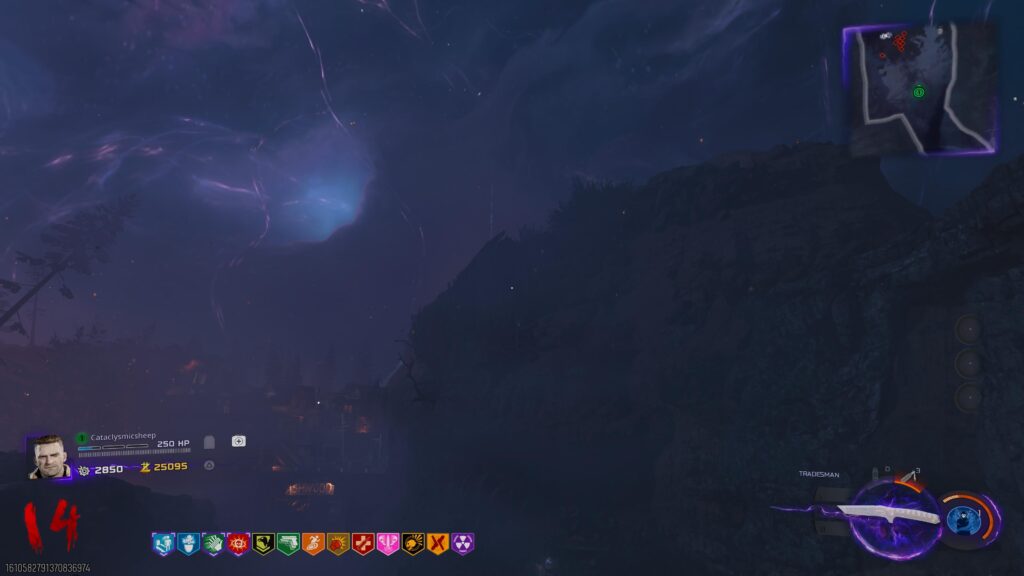Select the red fist perk icon
1024x576 pixels.
coord(338,544)
